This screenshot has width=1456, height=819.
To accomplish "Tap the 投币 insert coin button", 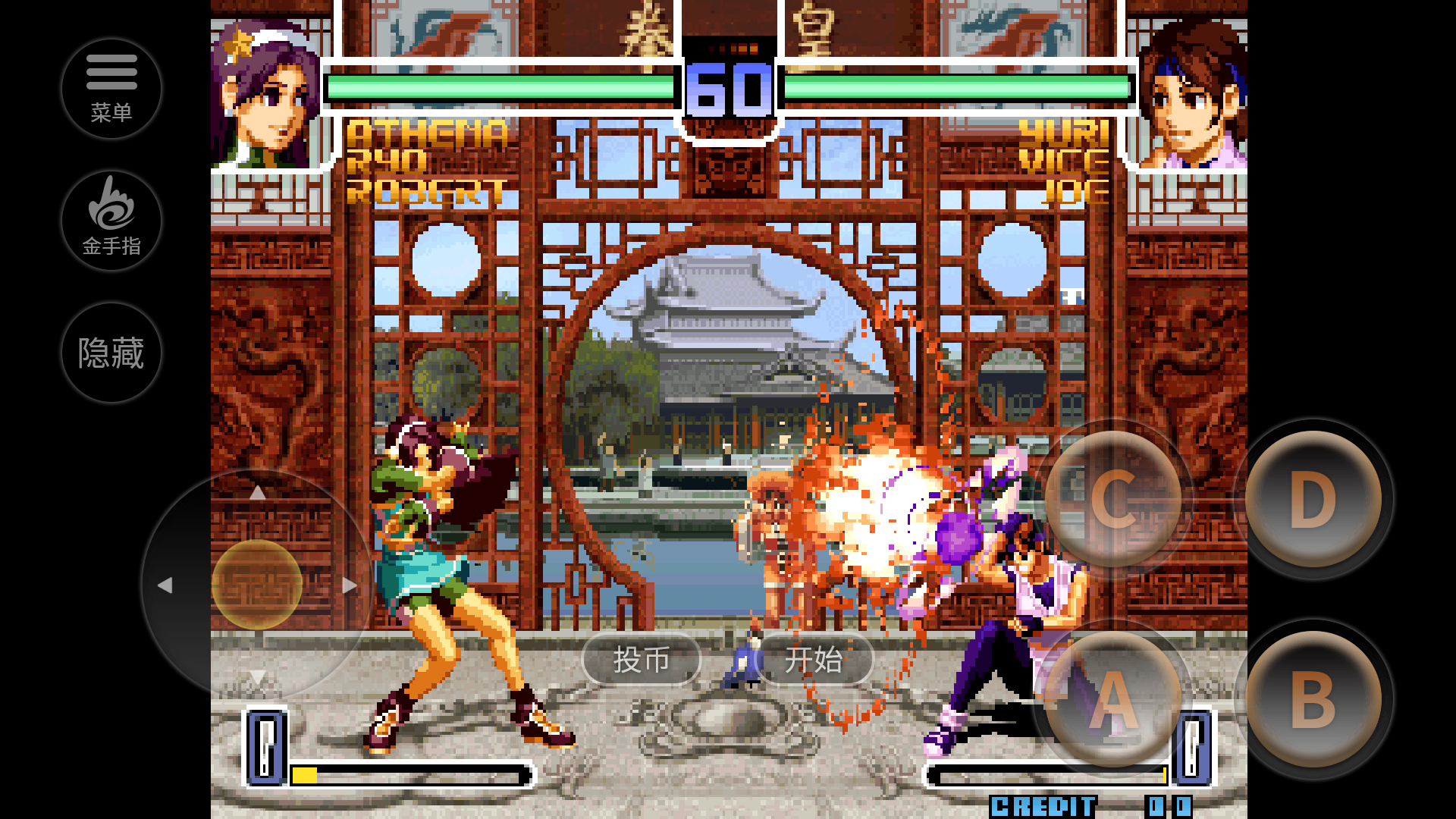I will [x=641, y=660].
